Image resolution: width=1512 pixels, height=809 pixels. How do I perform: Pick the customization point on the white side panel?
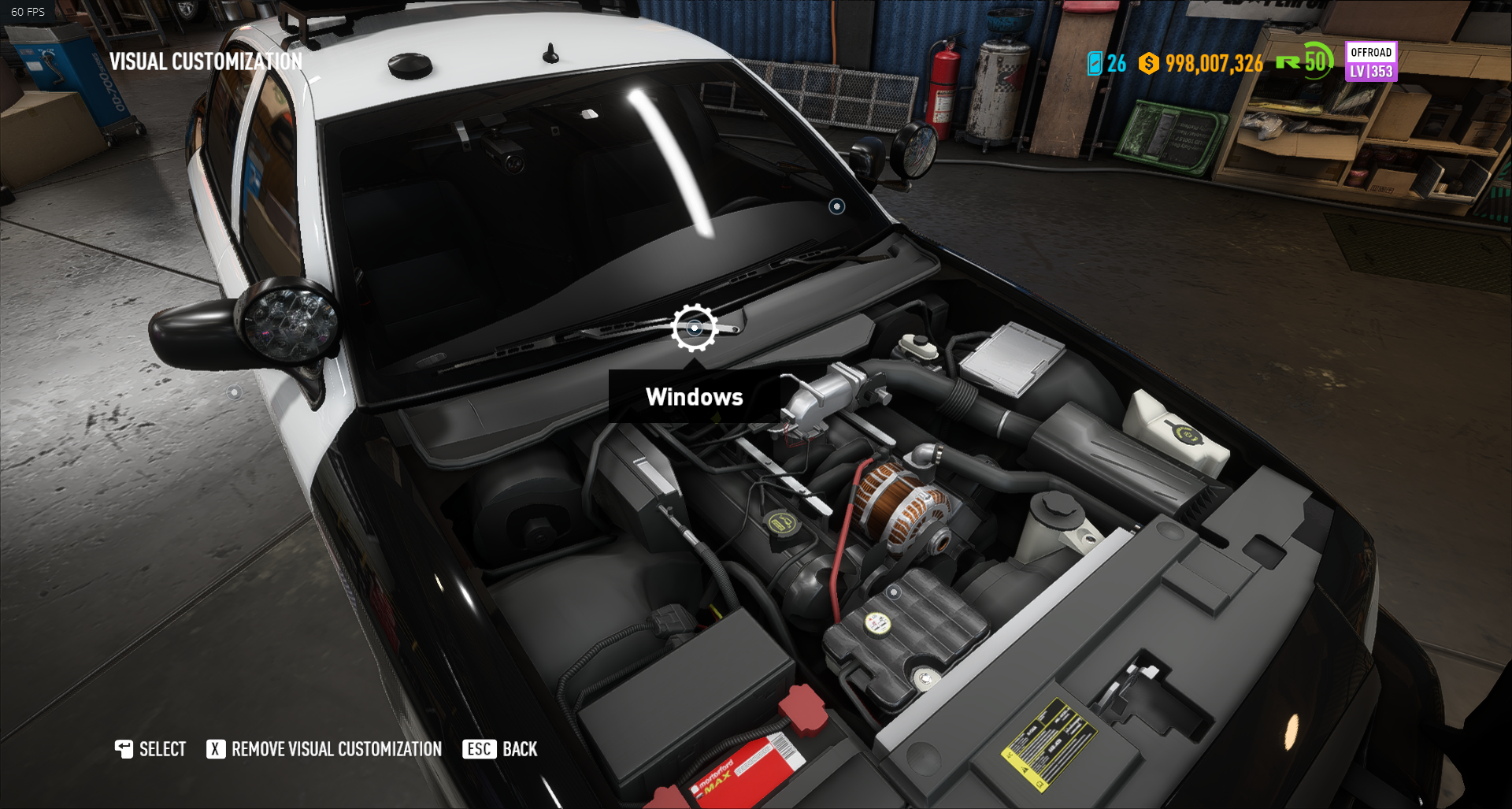234,392
